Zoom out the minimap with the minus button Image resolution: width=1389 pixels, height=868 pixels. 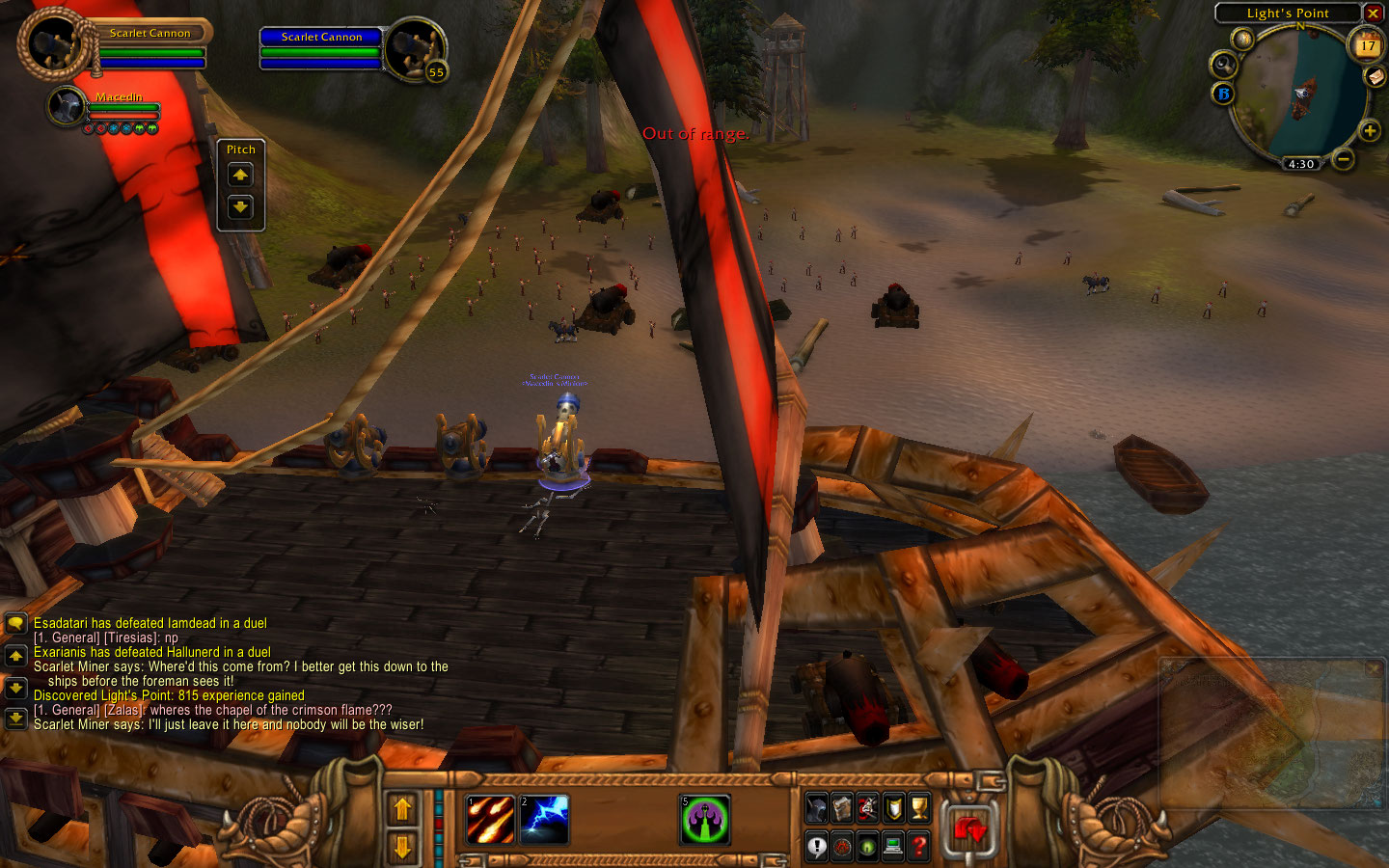pos(1343,159)
